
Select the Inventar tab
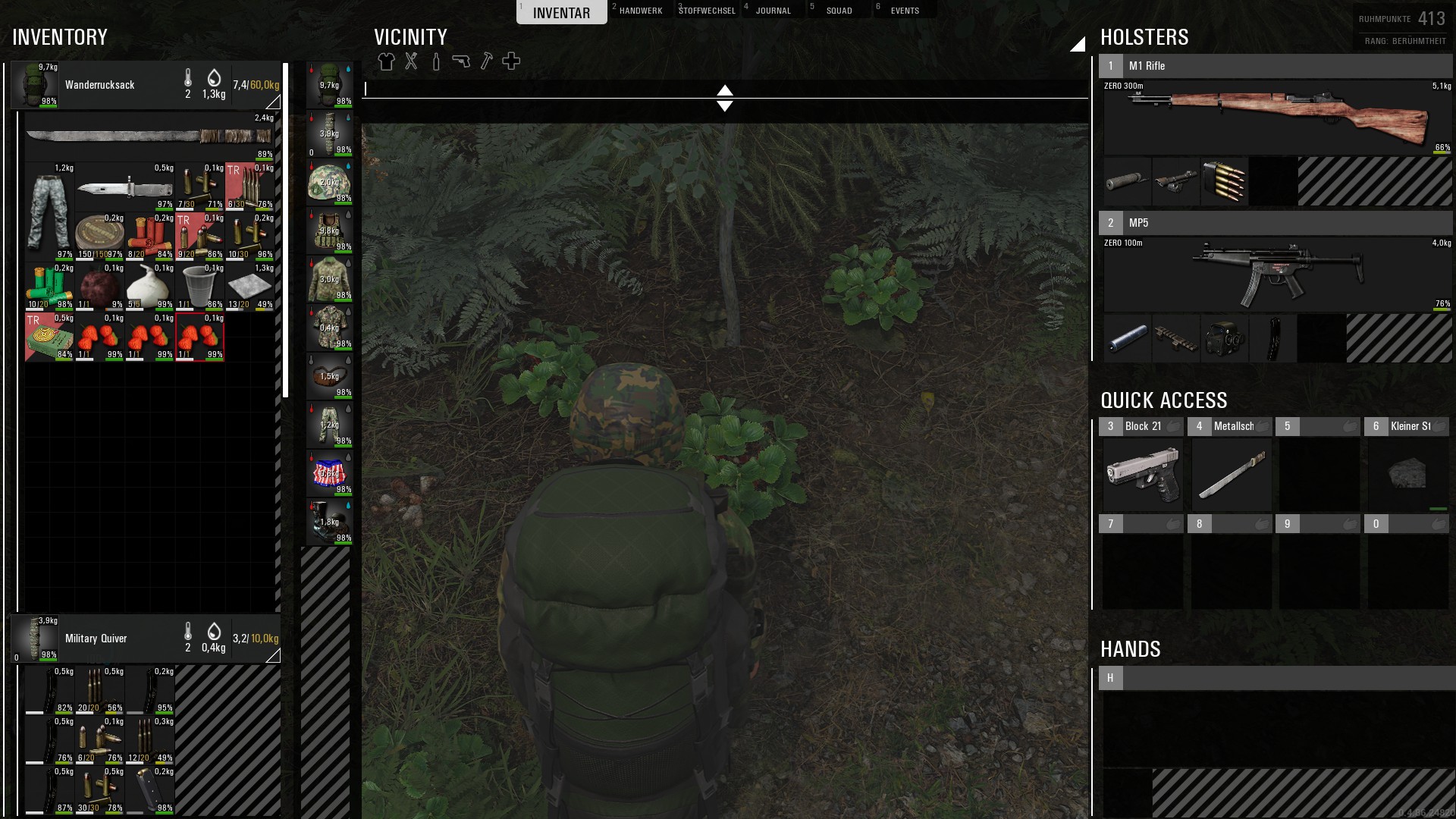(561, 13)
